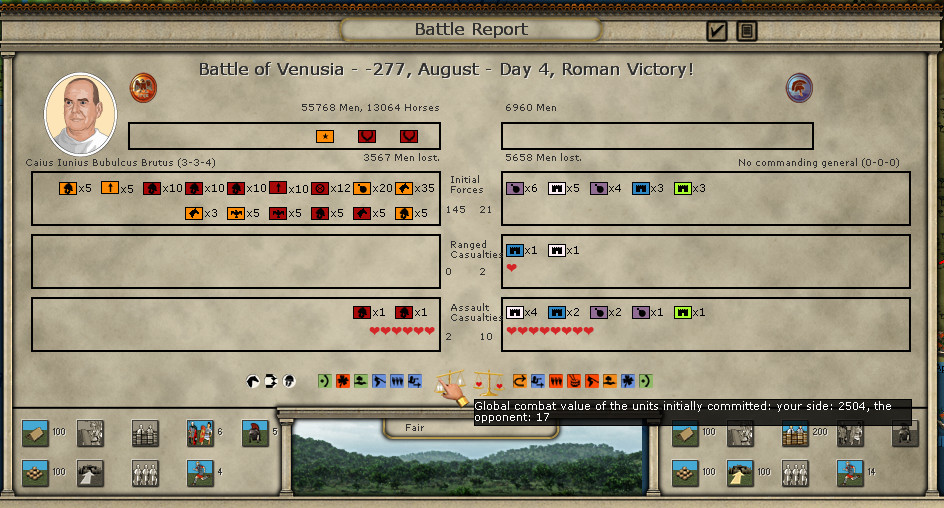Click the orange drum battle modifier icon
The width and height of the screenshot is (944, 508).
[573, 381]
